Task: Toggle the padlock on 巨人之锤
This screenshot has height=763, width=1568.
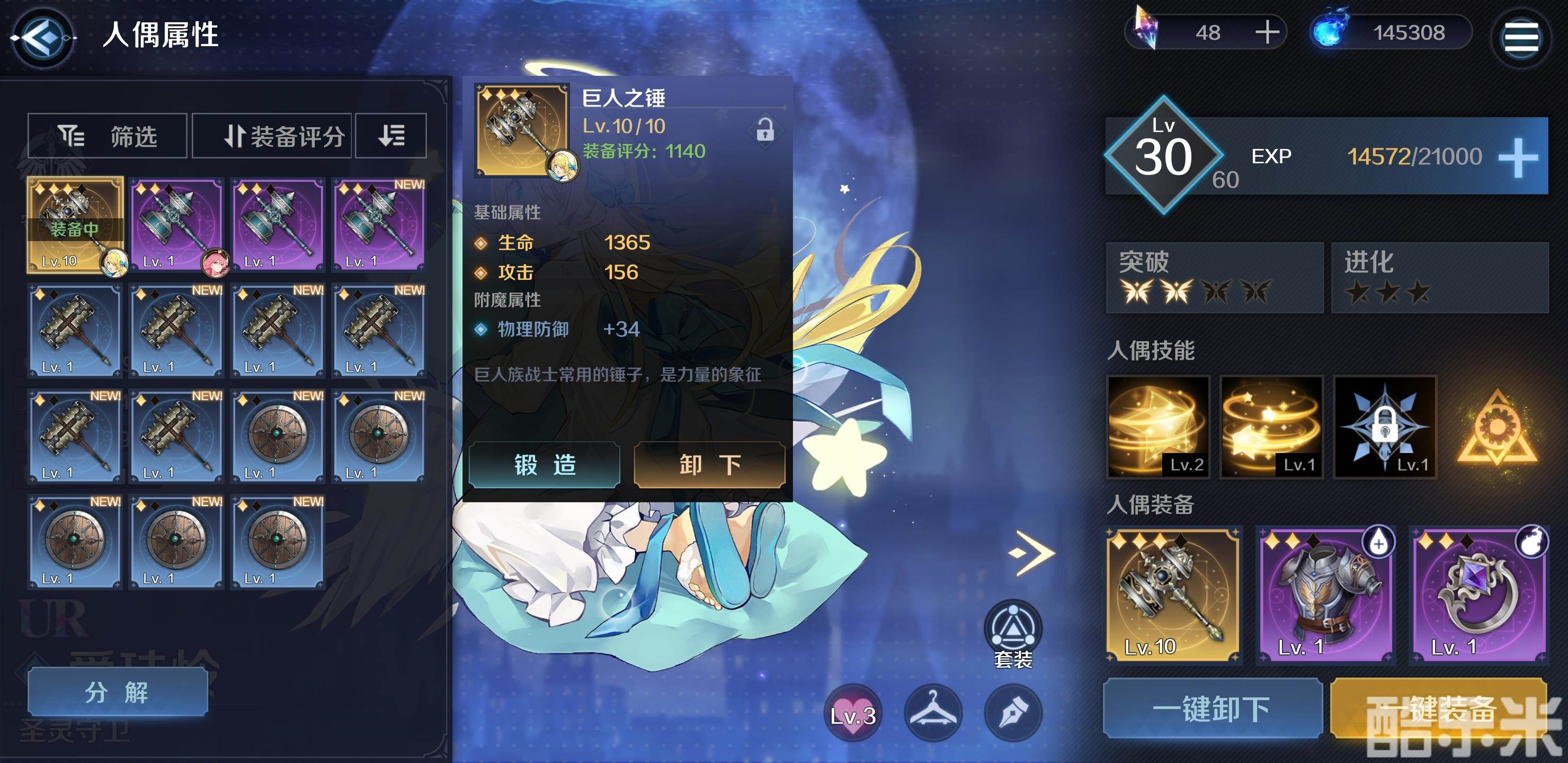Action: point(764,130)
